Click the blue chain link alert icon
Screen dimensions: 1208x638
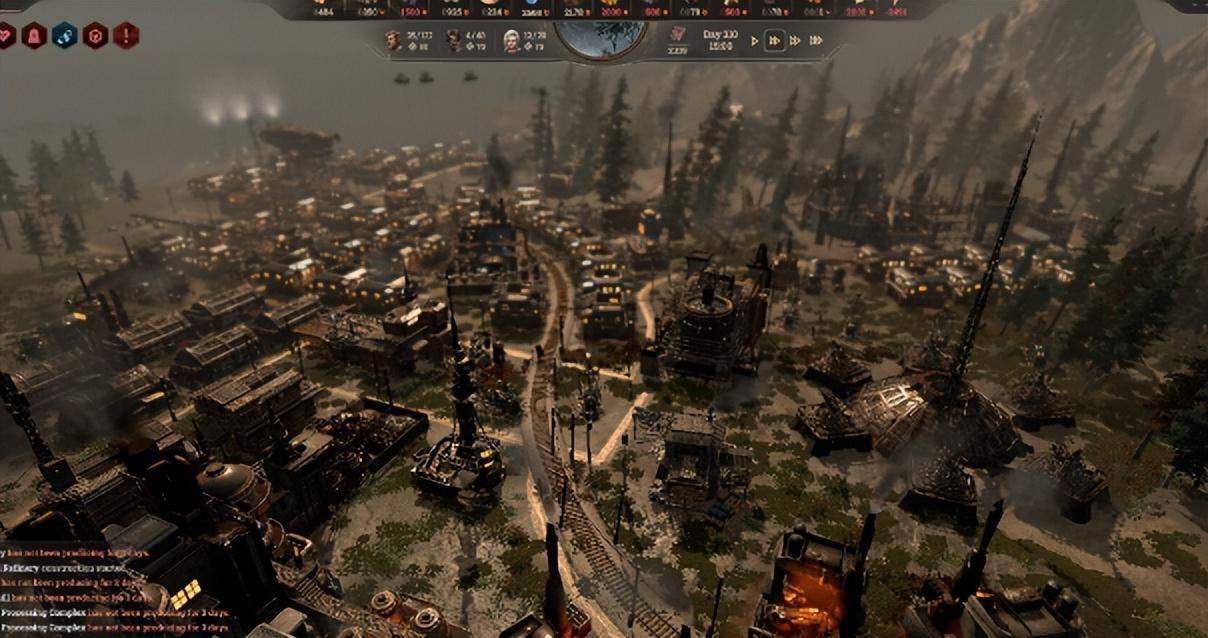point(64,36)
